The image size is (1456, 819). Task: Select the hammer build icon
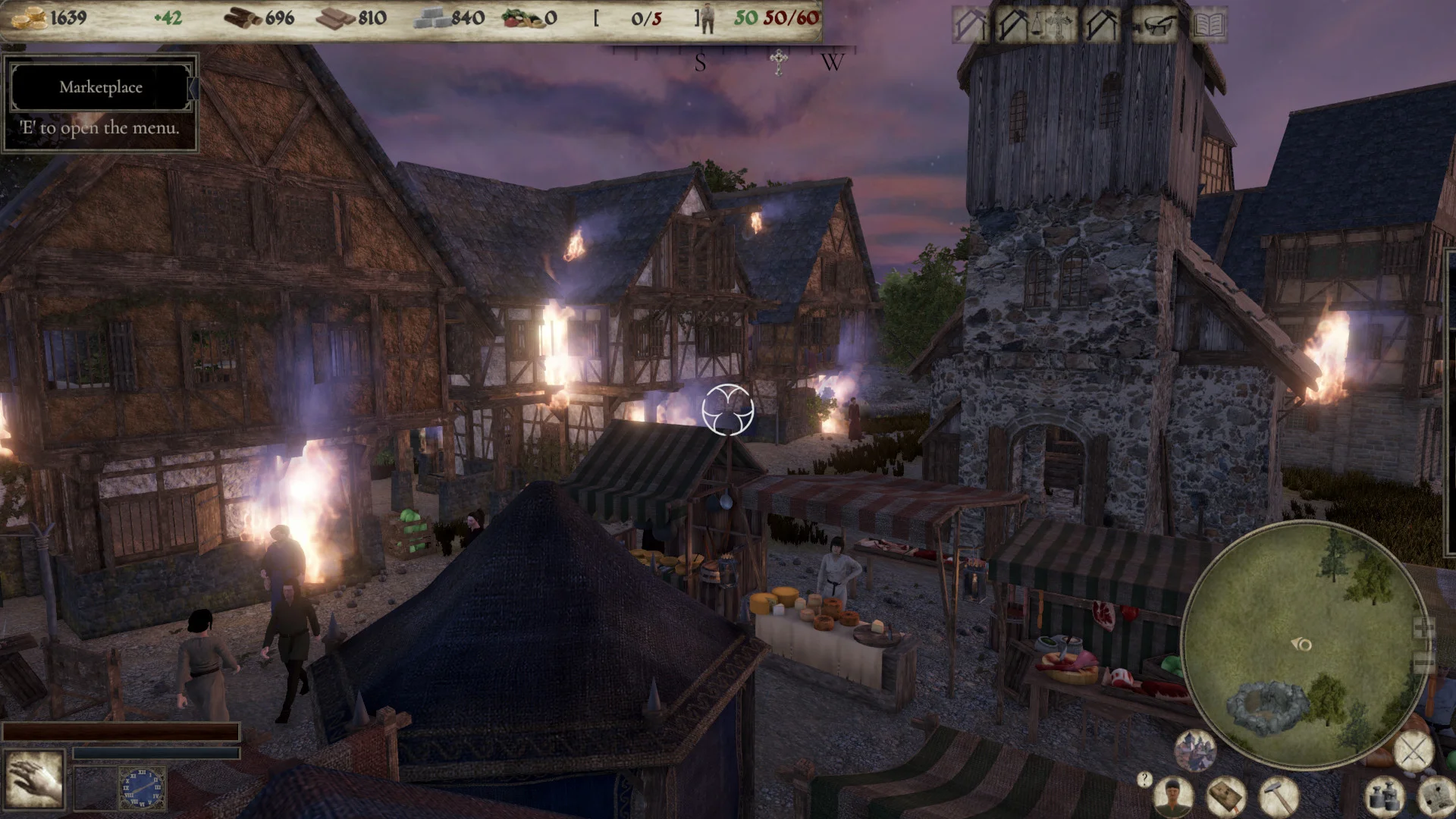pos(1279,796)
